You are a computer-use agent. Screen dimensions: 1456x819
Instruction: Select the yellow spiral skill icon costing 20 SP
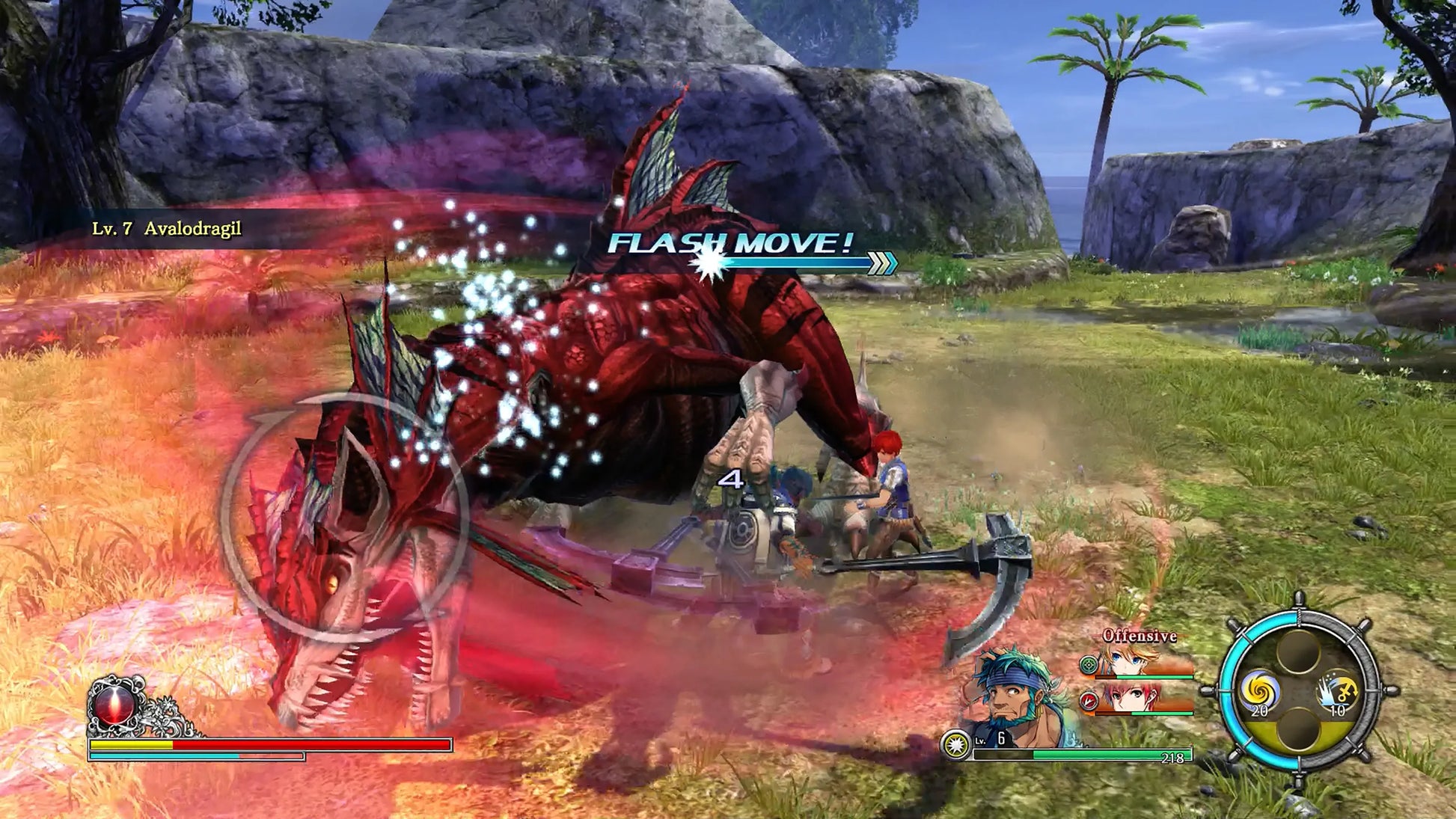tap(1262, 690)
